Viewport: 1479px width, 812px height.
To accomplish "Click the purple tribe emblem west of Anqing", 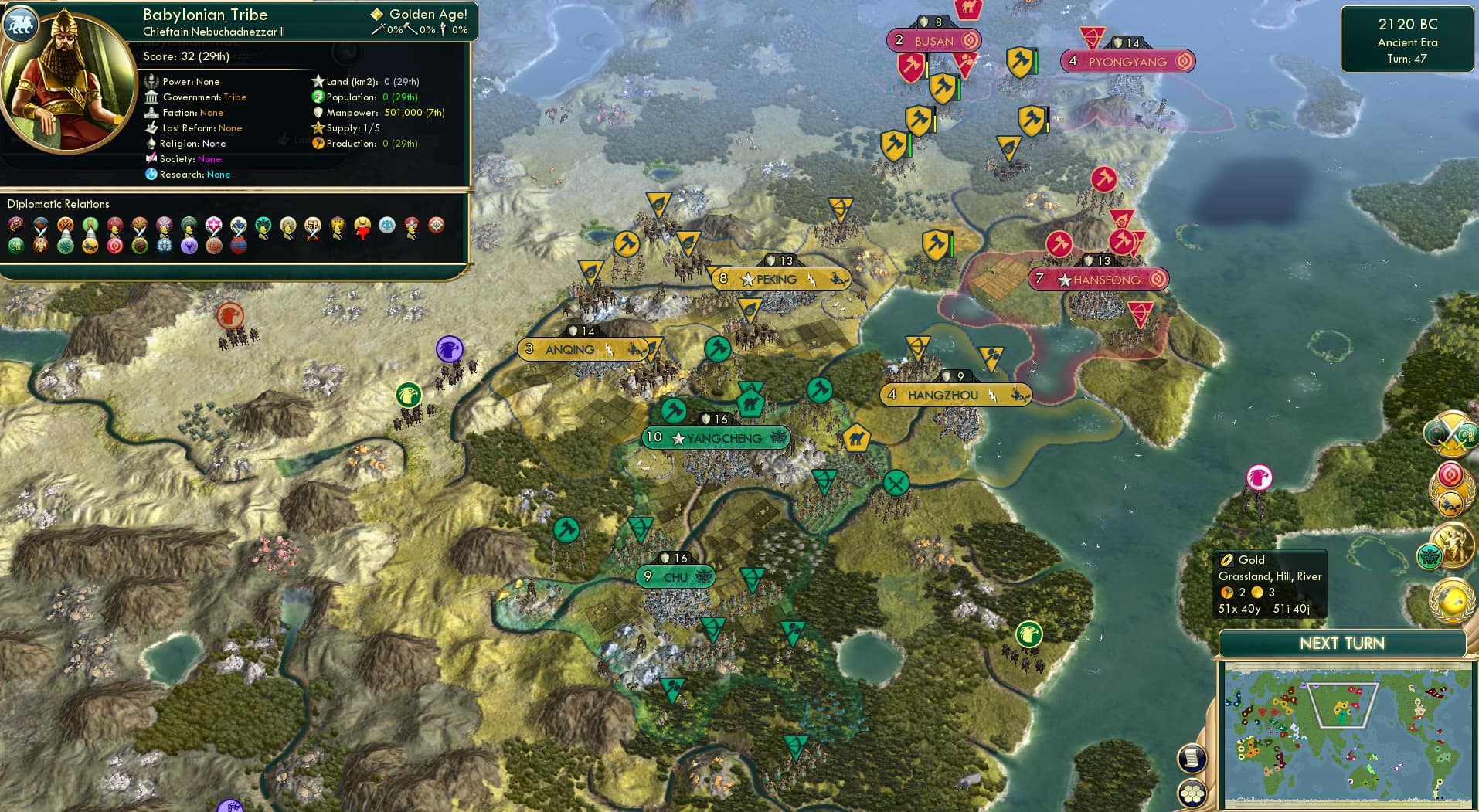I will [448, 349].
